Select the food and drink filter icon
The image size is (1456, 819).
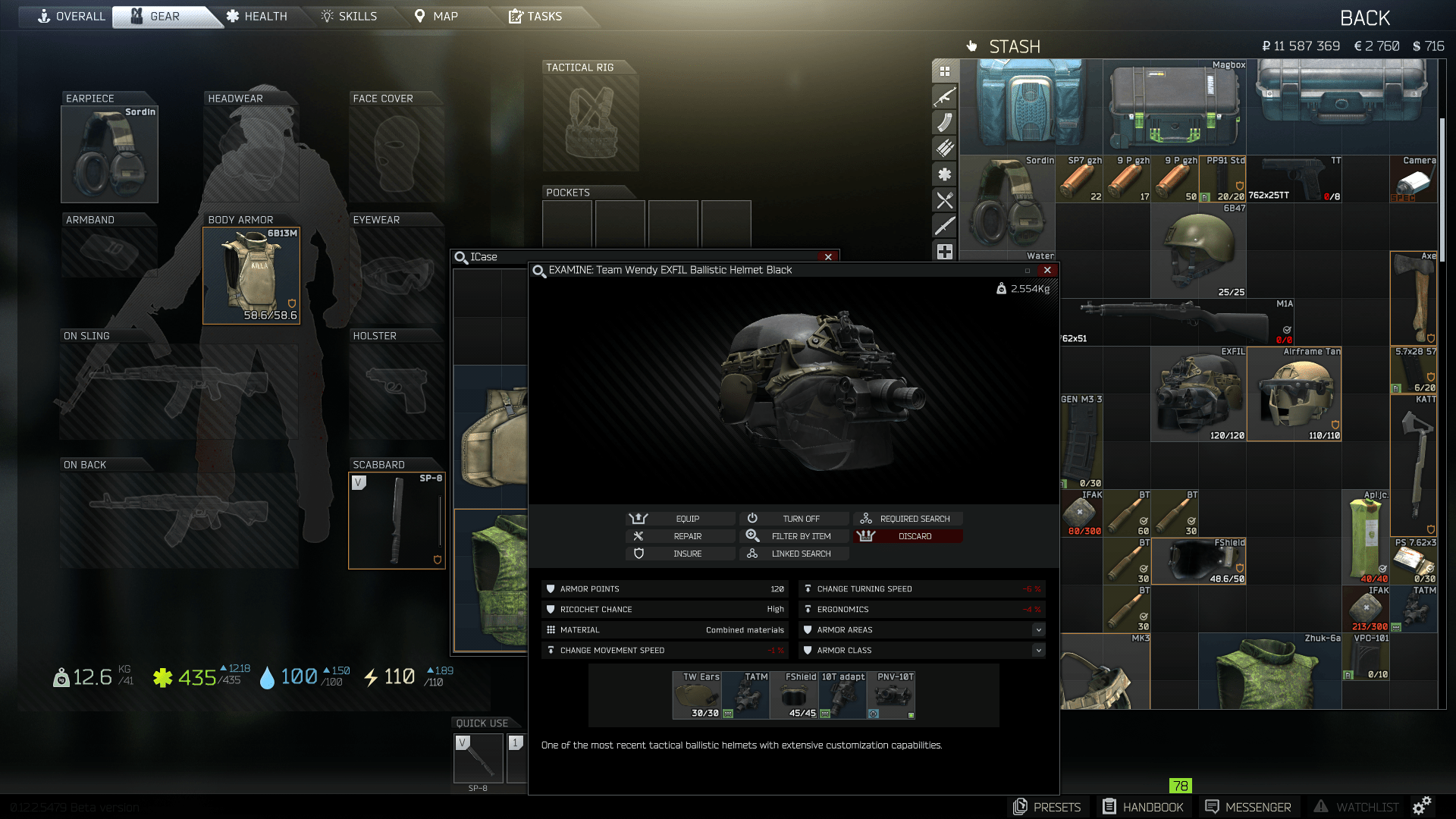tap(944, 199)
